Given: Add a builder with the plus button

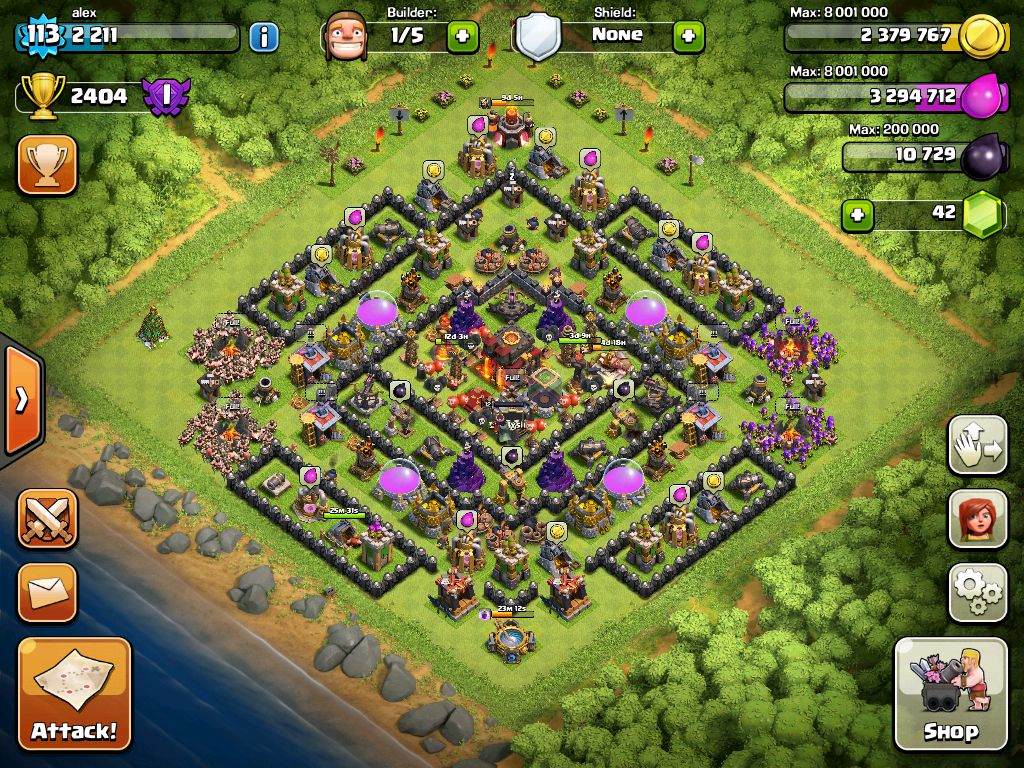Looking at the screenshot, I should (x=462, y=37).
